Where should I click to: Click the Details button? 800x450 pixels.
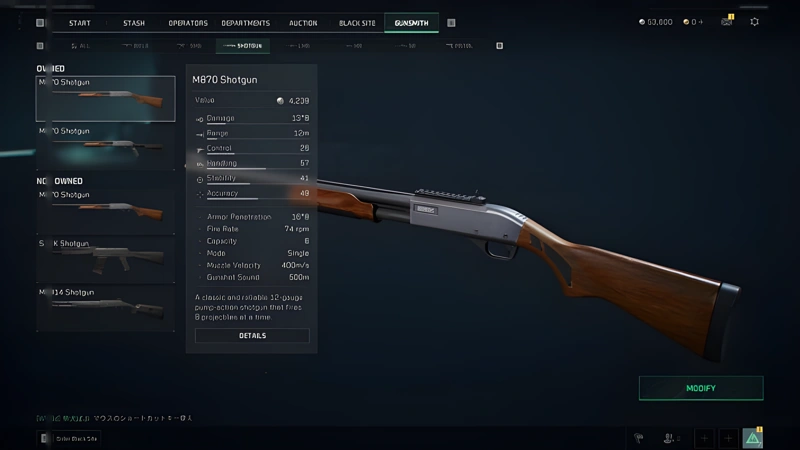(x=252, y=336)
